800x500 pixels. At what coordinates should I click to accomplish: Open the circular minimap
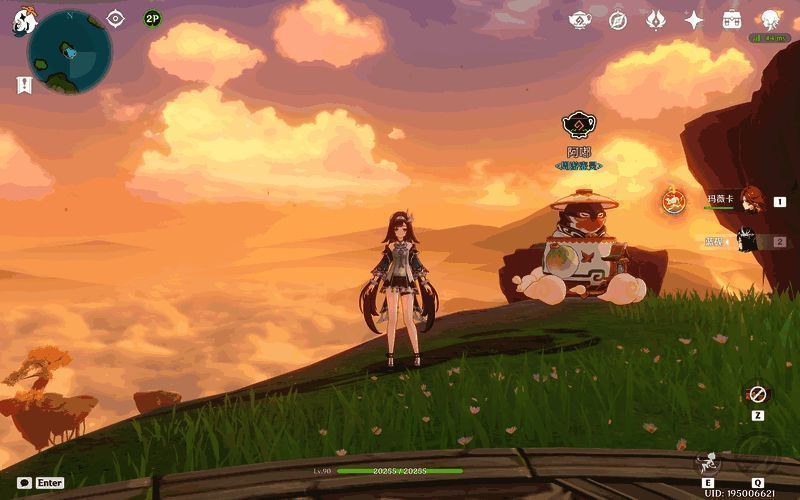point(69,52)
